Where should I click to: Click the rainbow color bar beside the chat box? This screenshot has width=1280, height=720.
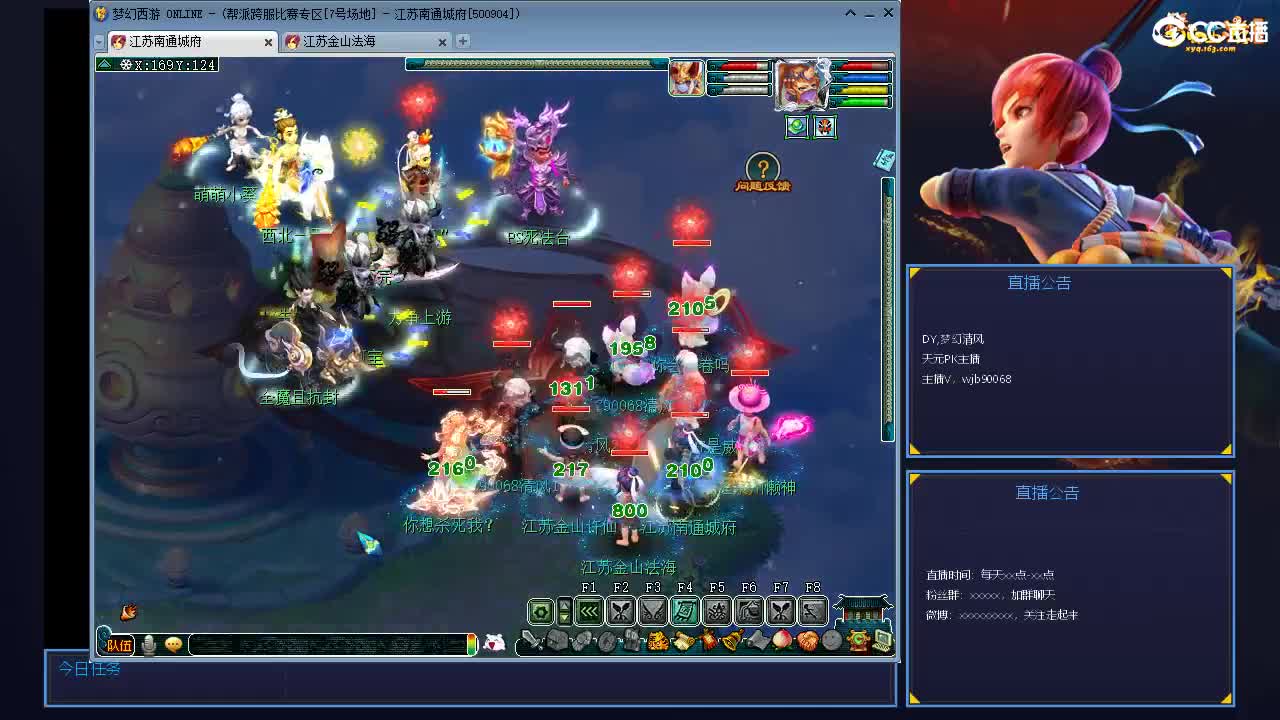click(472, 645)
